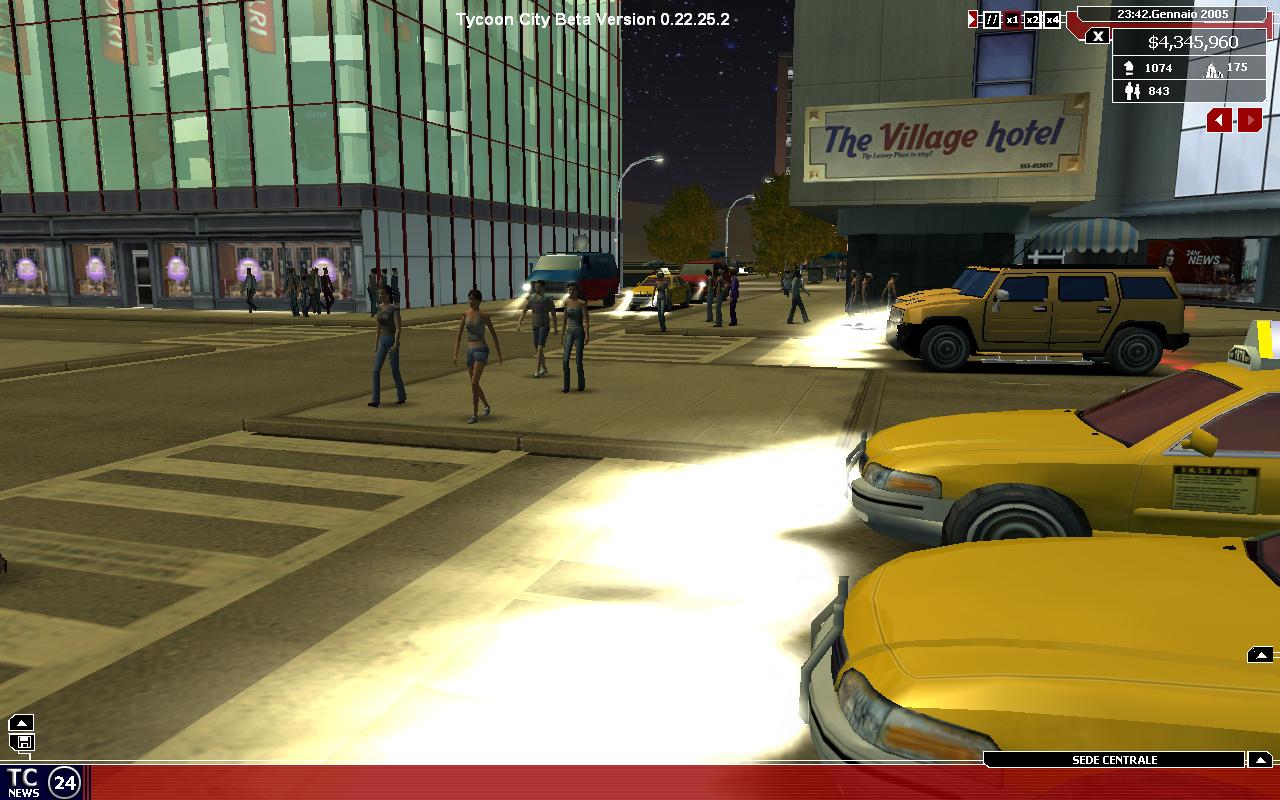Click the floppy disk save icon
This screenshot has width=1280, height=800.
pos(22,742)
